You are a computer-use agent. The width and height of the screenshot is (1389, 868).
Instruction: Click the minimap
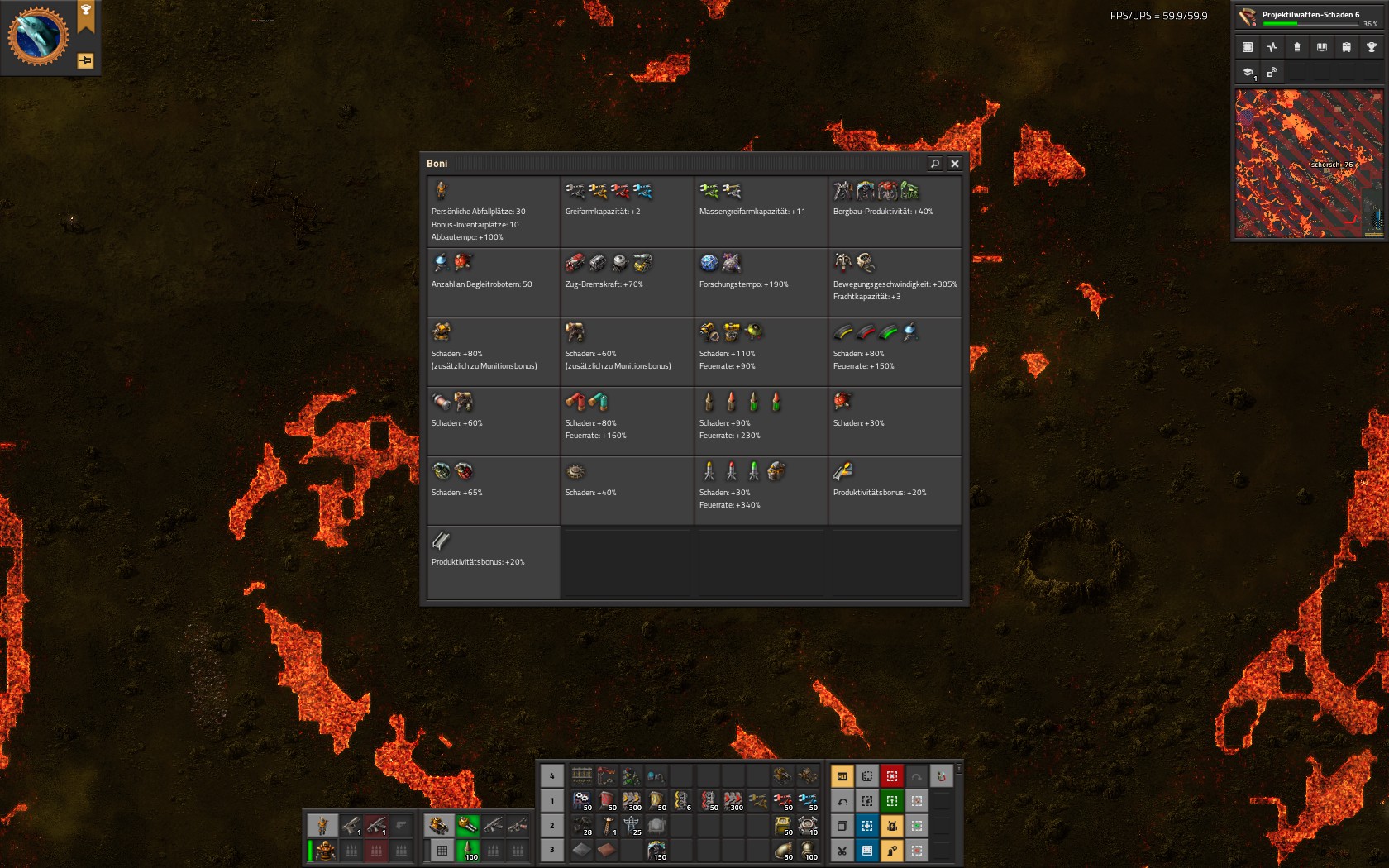(1308, 164)
